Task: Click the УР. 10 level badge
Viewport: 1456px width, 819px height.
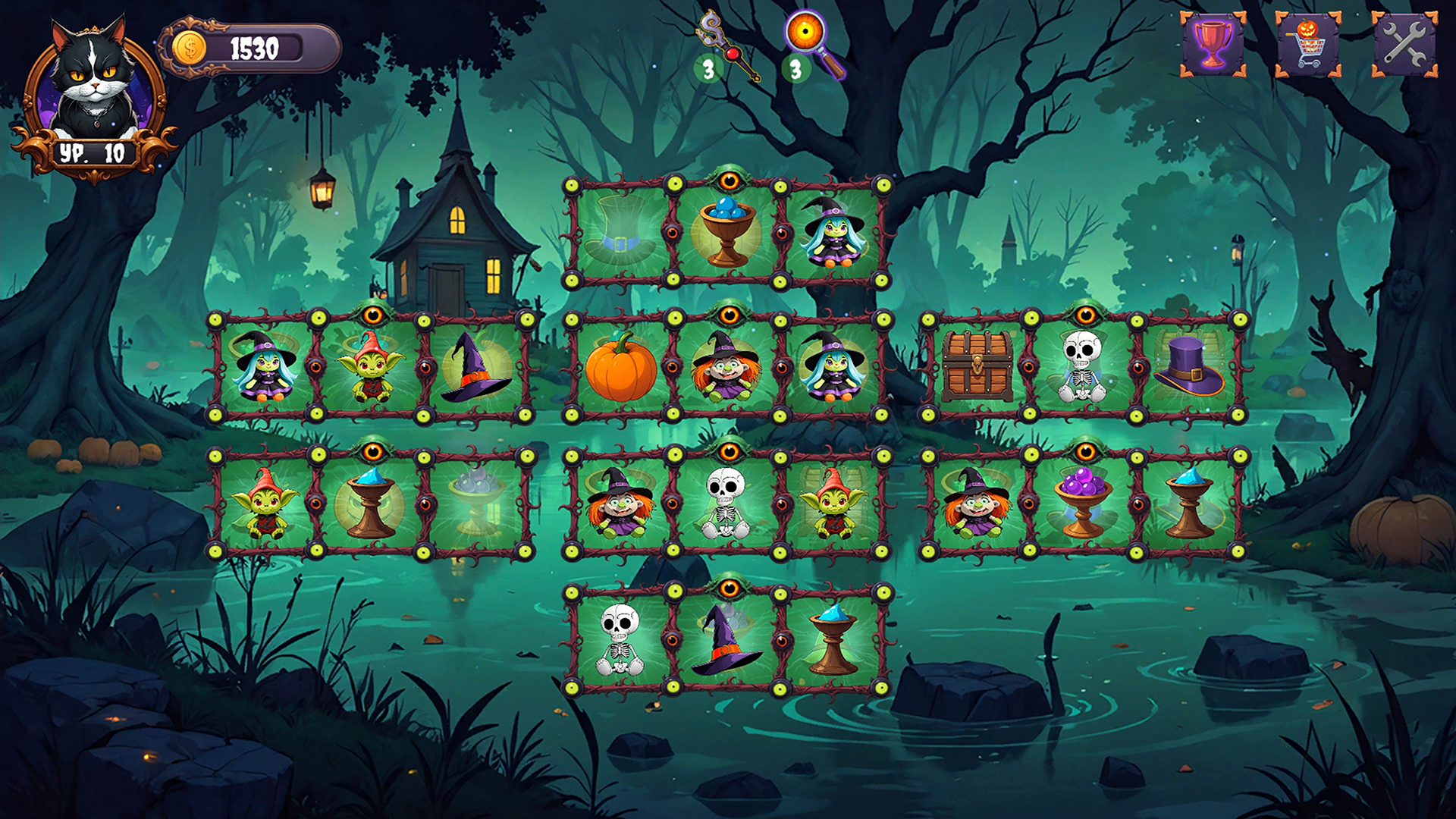Action: 91,152
